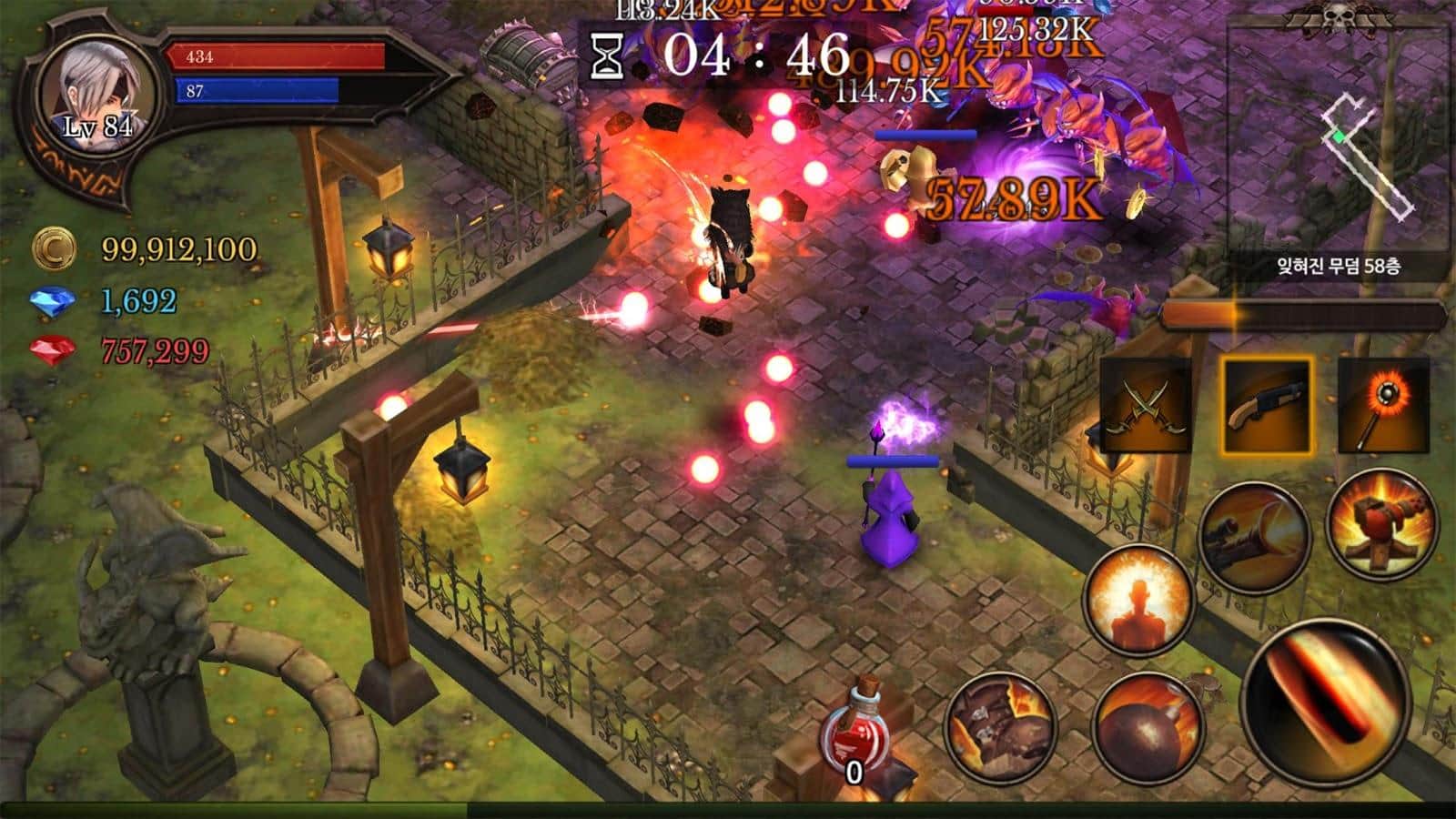Fire the cannon barrel blast skill

[1255, 537]
